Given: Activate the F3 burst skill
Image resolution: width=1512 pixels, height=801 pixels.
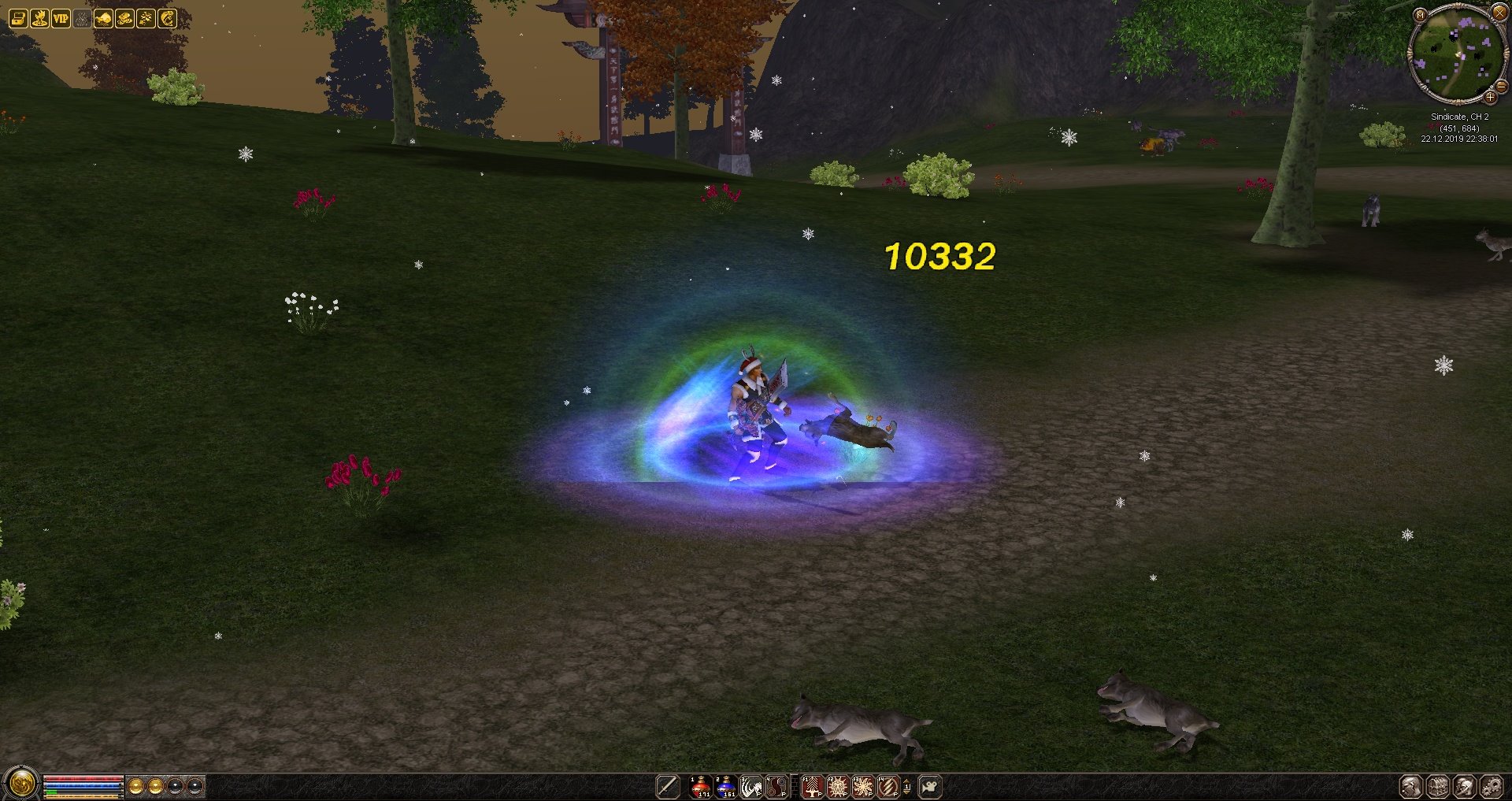Looking at the screenshot, I should (x=862, y=786).
